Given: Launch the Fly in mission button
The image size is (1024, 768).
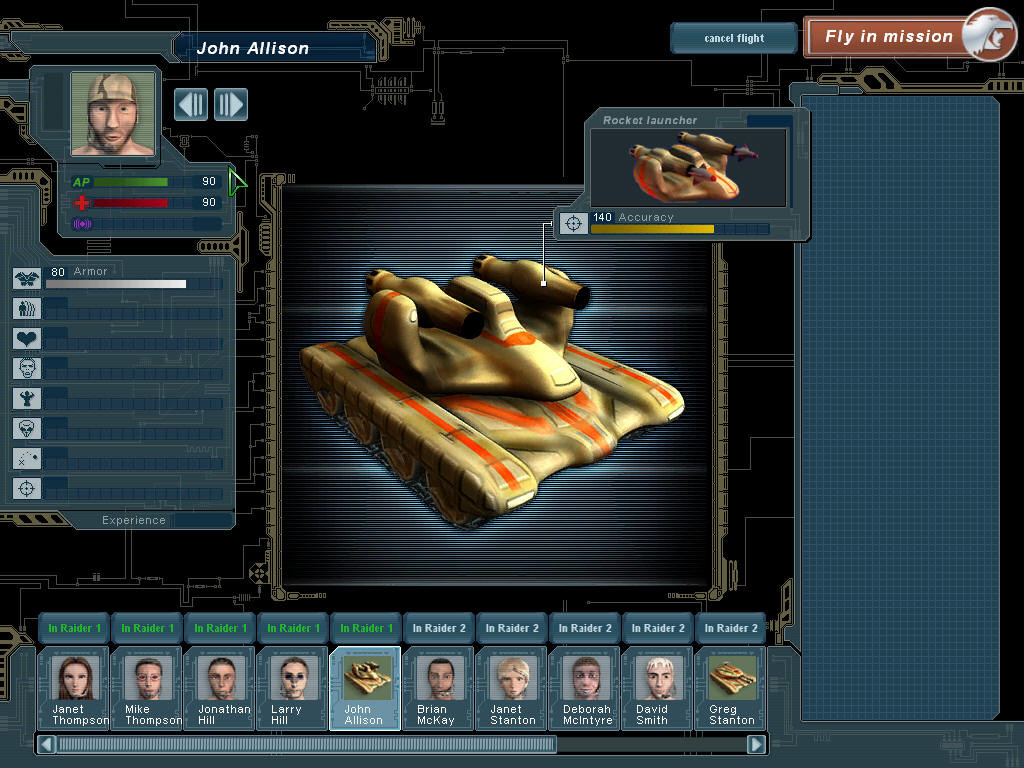Looking at the screenshot, I should click(888, 37).
